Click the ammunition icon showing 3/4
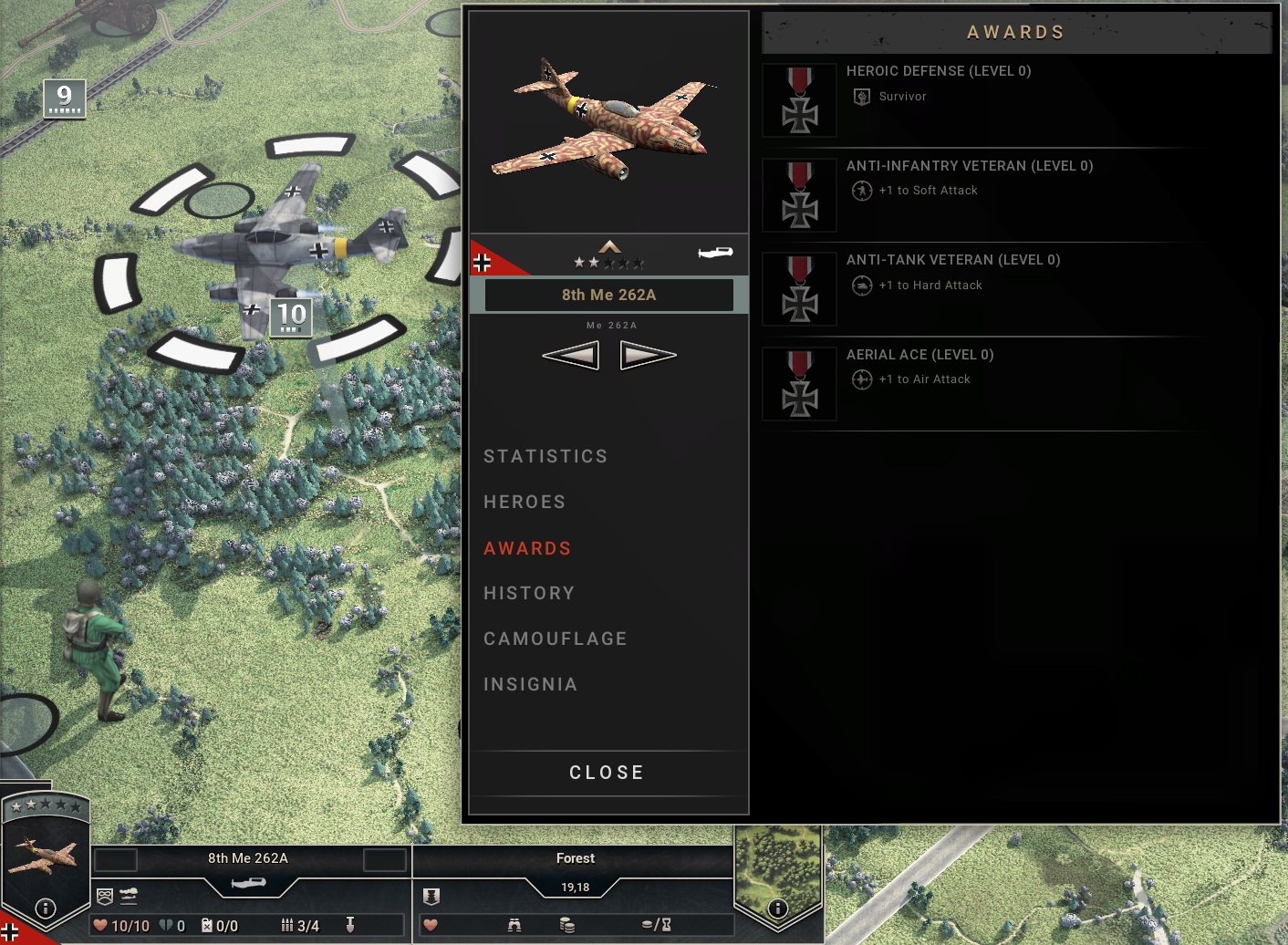Screen dimensions: 1288x945 coord(287,925)
